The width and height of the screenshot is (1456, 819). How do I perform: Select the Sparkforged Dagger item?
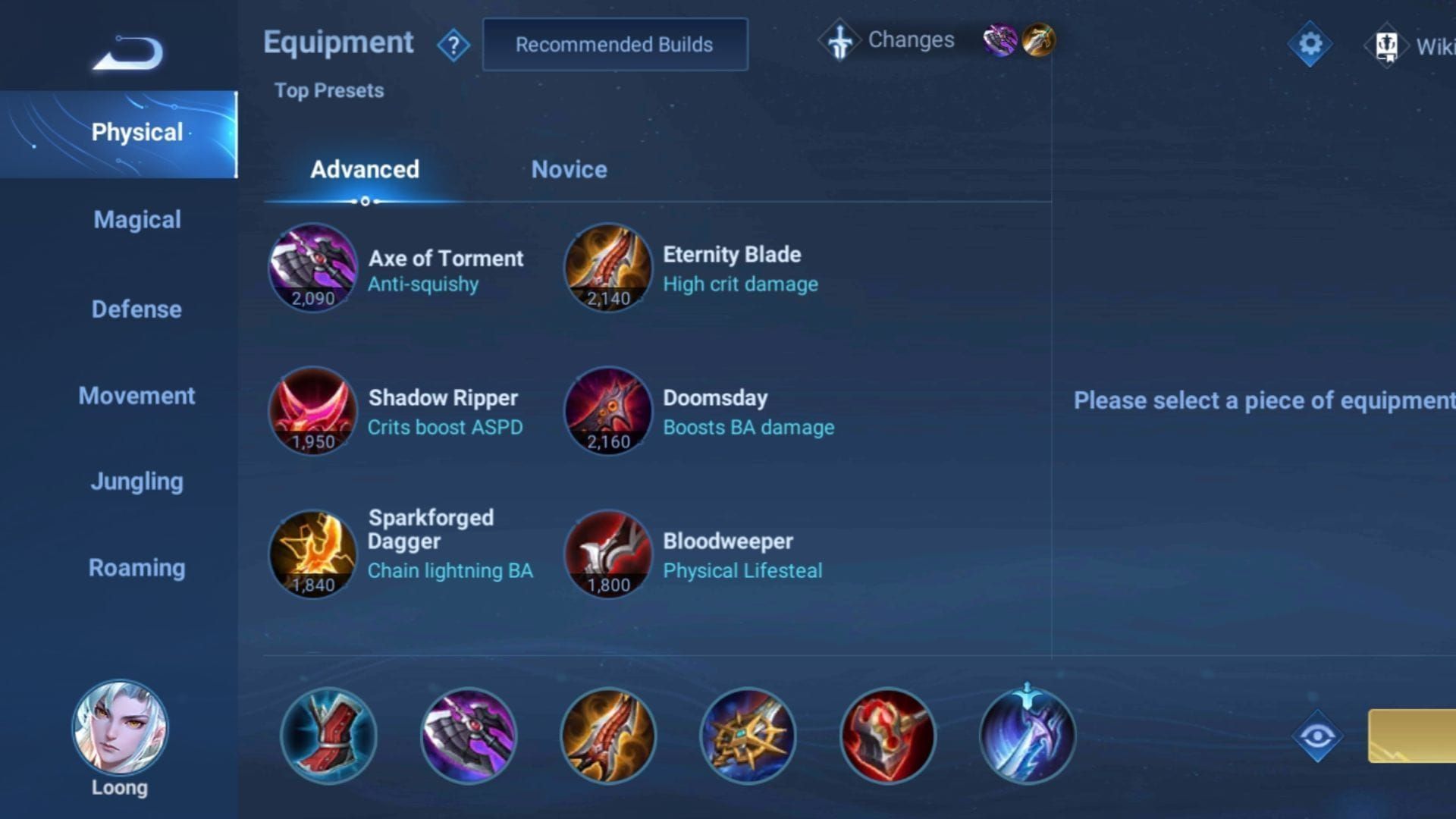tap(313, 554)
